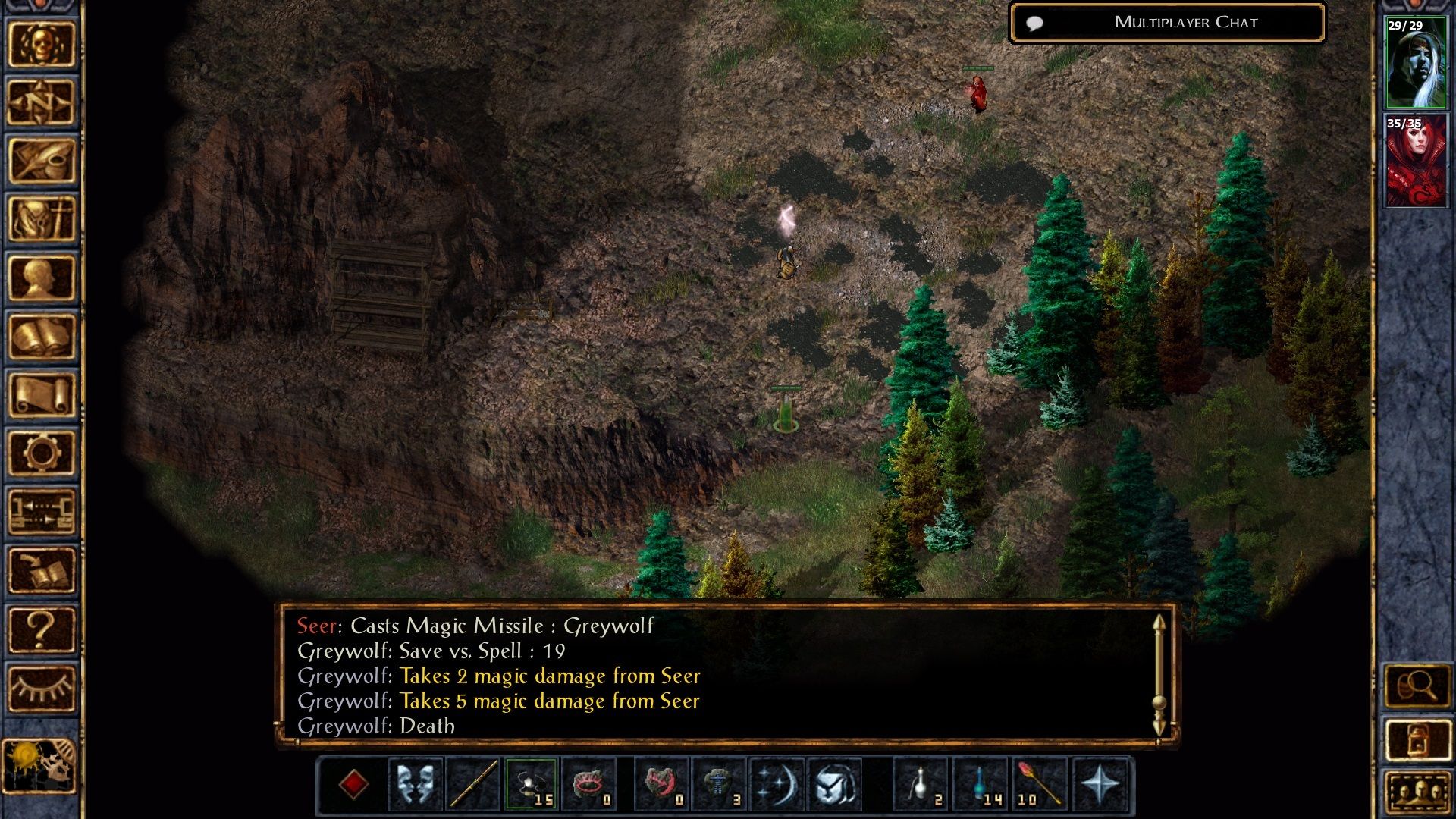The height and width of the screenshot is (819, 1456).
Task: Open the area map with the compass button
Action: [x=41, y=102]
